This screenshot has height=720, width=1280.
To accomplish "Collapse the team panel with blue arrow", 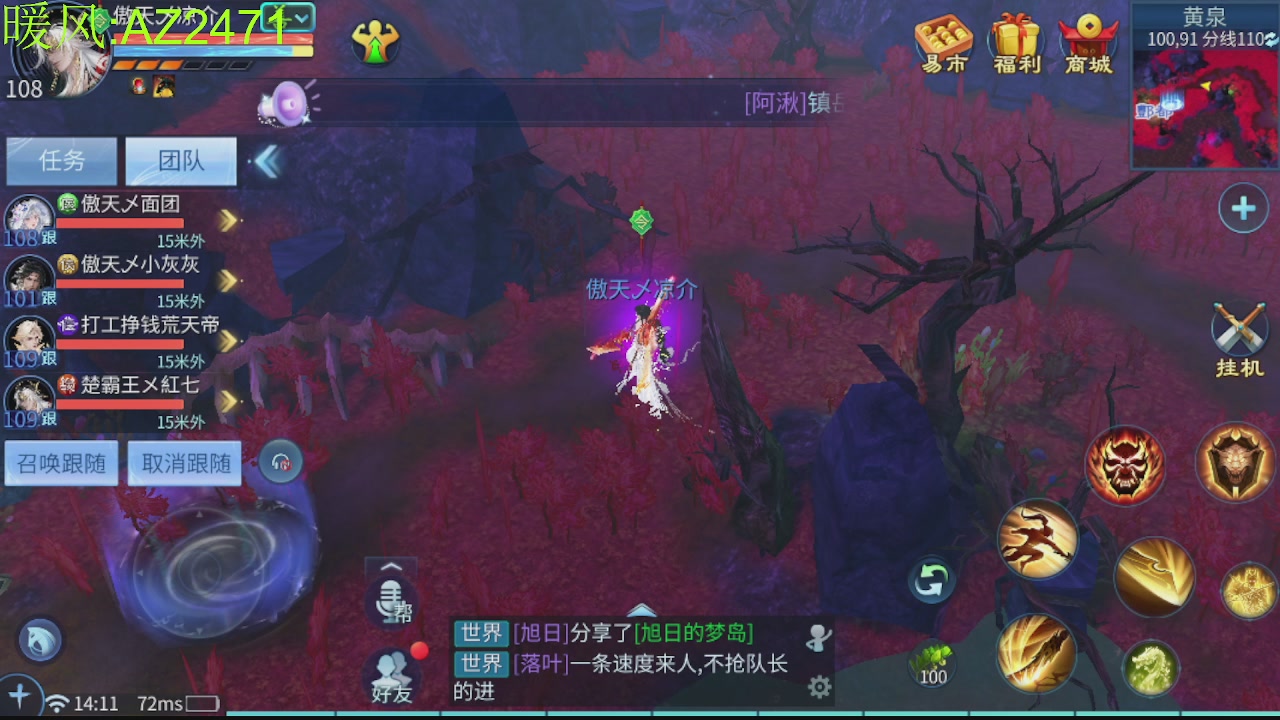I will [266, 160].
